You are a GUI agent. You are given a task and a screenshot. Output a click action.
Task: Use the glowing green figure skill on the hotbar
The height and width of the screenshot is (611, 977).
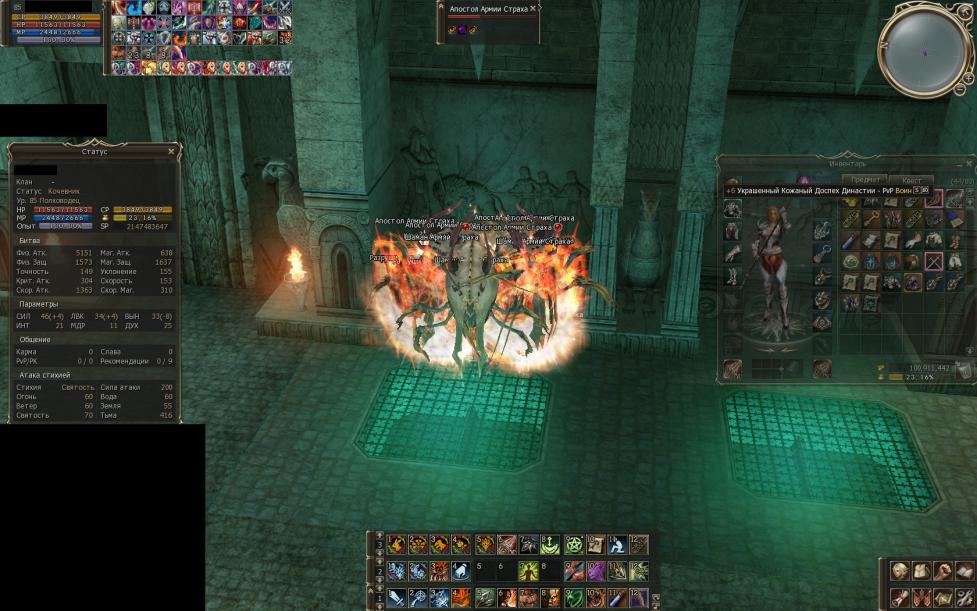coord(527,571)
